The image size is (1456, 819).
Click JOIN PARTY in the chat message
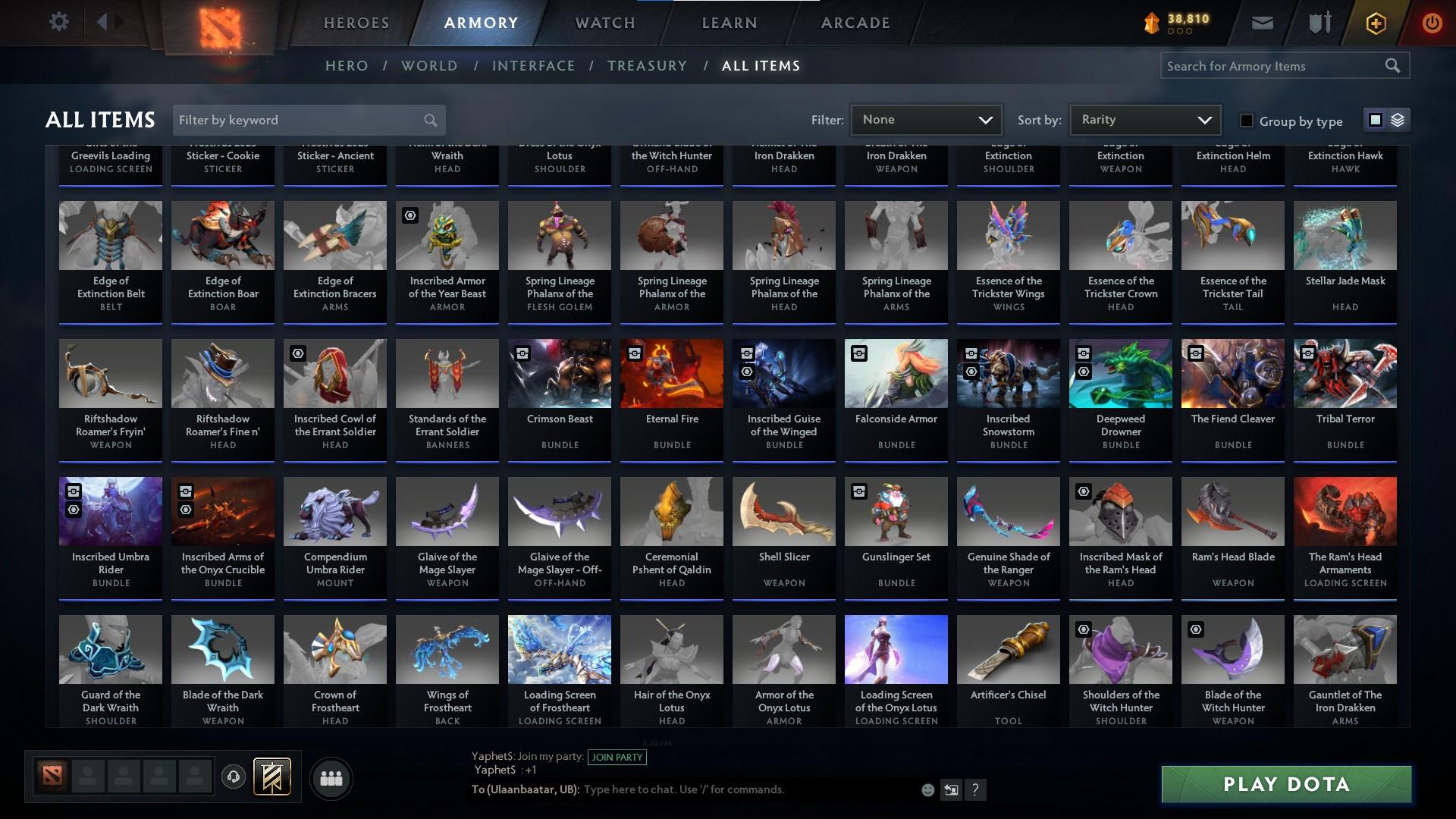pyautogui.click(x=617, y=757)
